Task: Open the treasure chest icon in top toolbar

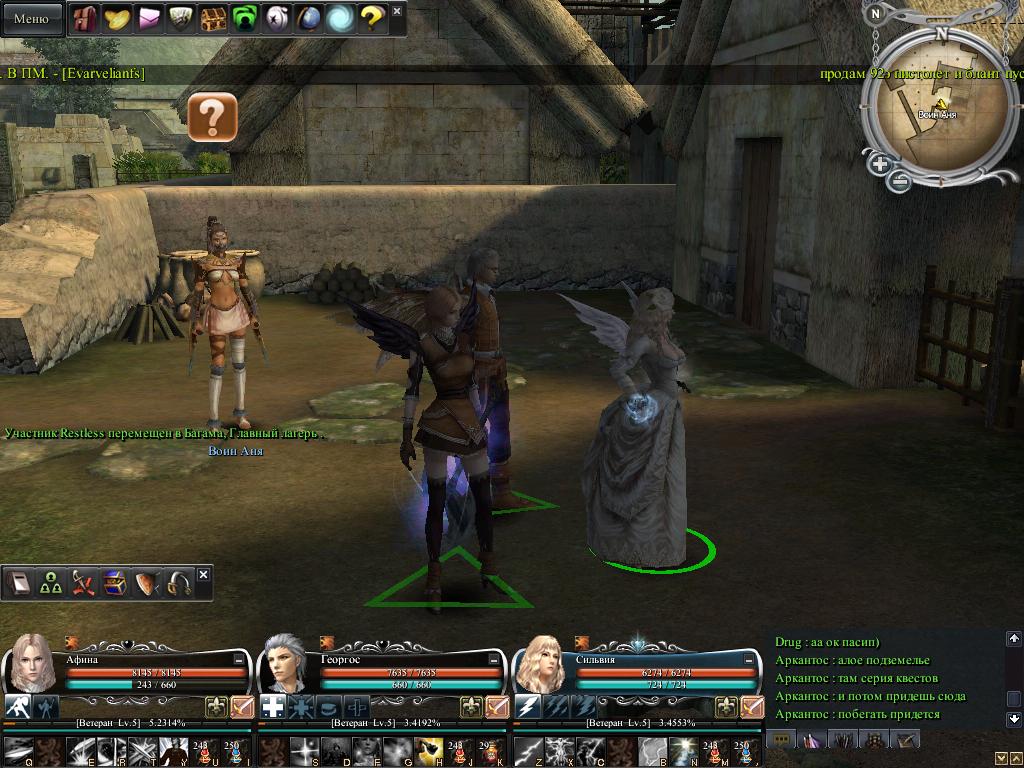Action: click(x=213, y=18)
